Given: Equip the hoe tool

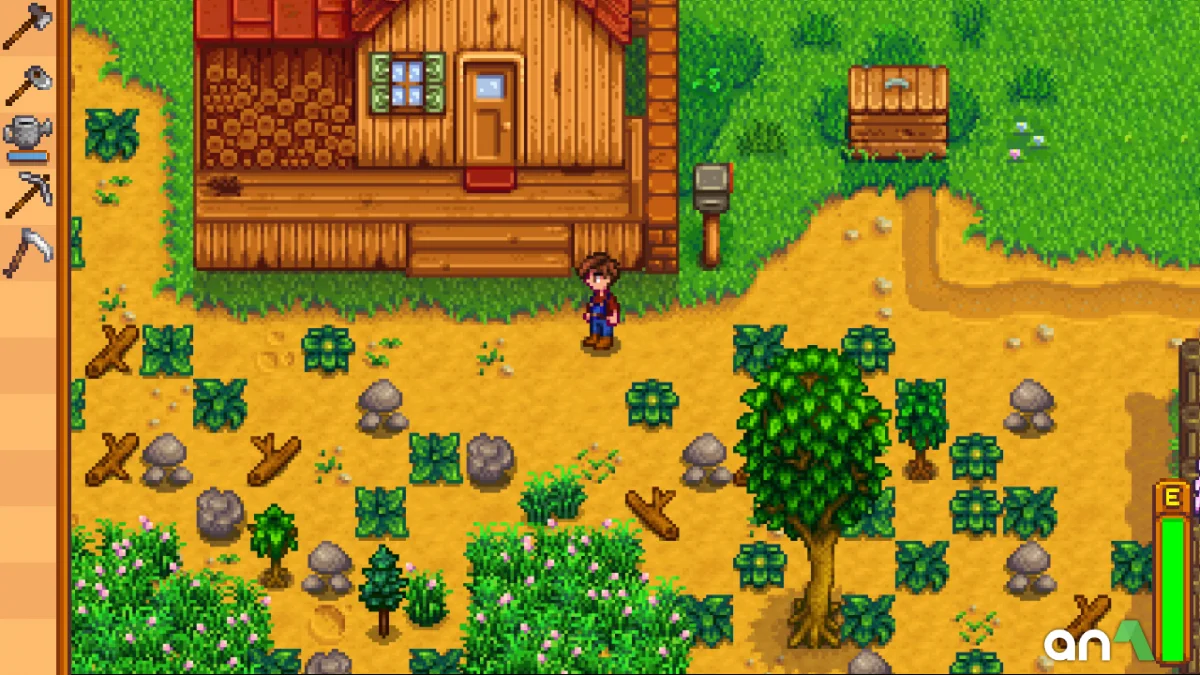Looking at the screenshot, I should (27, 84).
